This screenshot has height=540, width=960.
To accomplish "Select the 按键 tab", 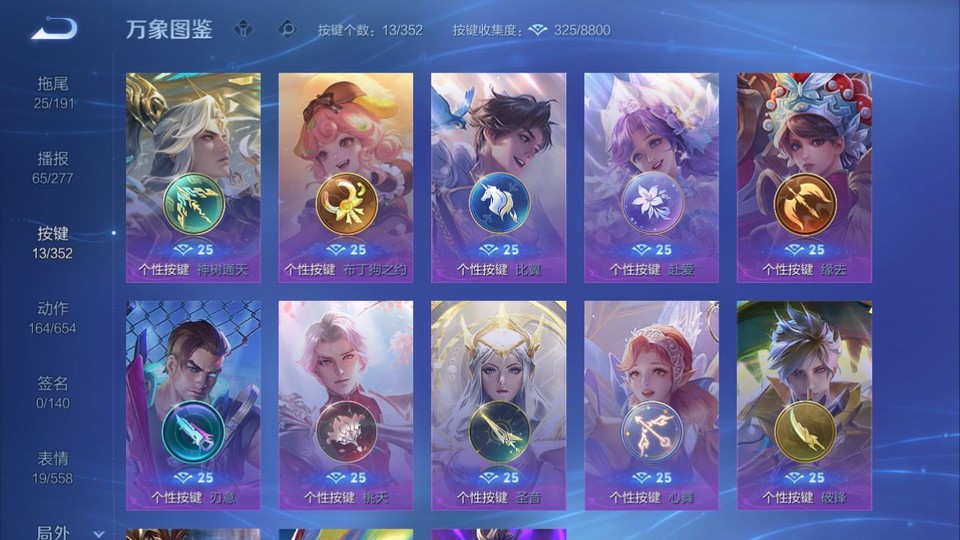I will 53,242.
